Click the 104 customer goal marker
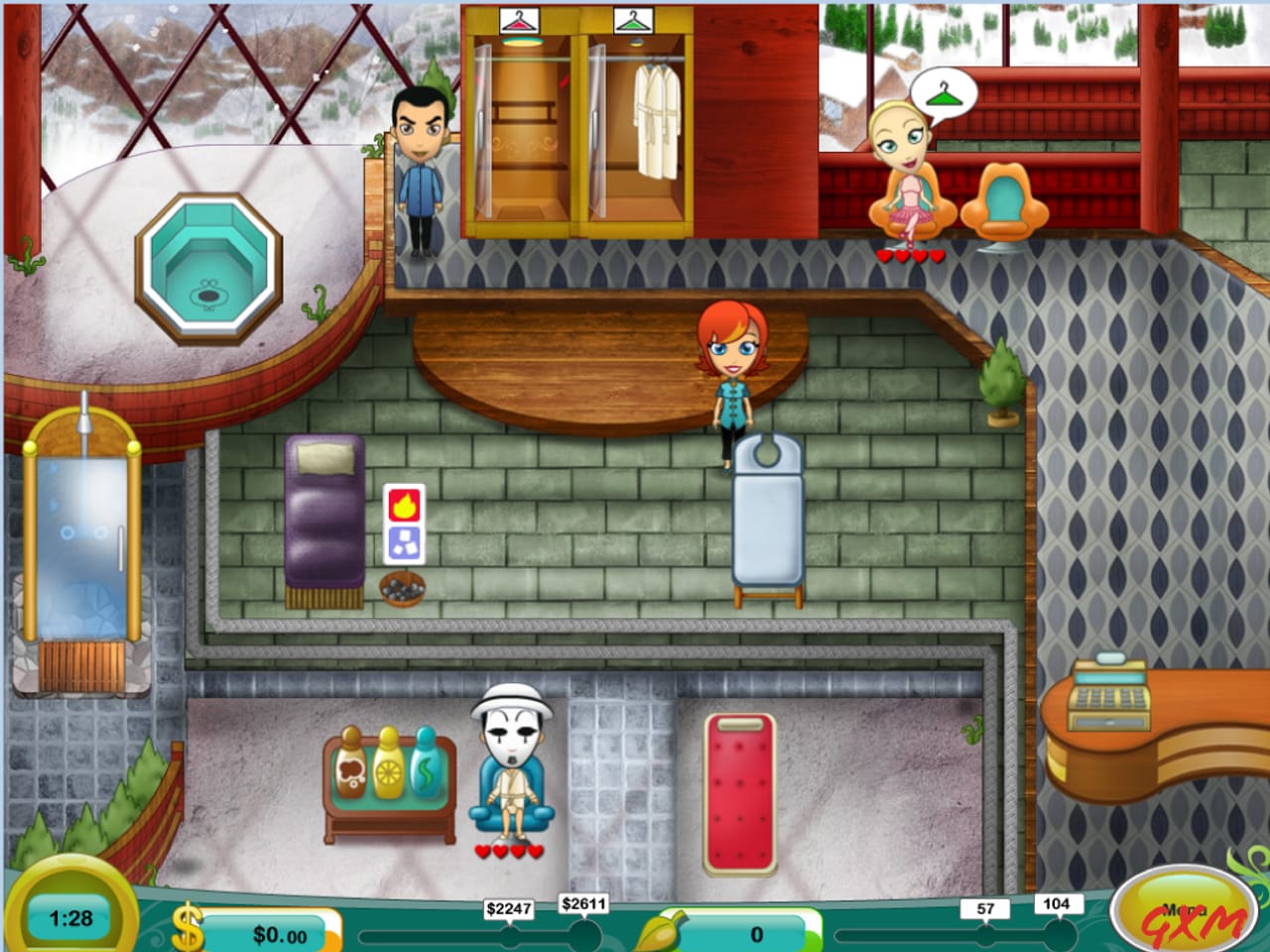This screenshot has height=952, width=1270. [x=1058, y=903]
